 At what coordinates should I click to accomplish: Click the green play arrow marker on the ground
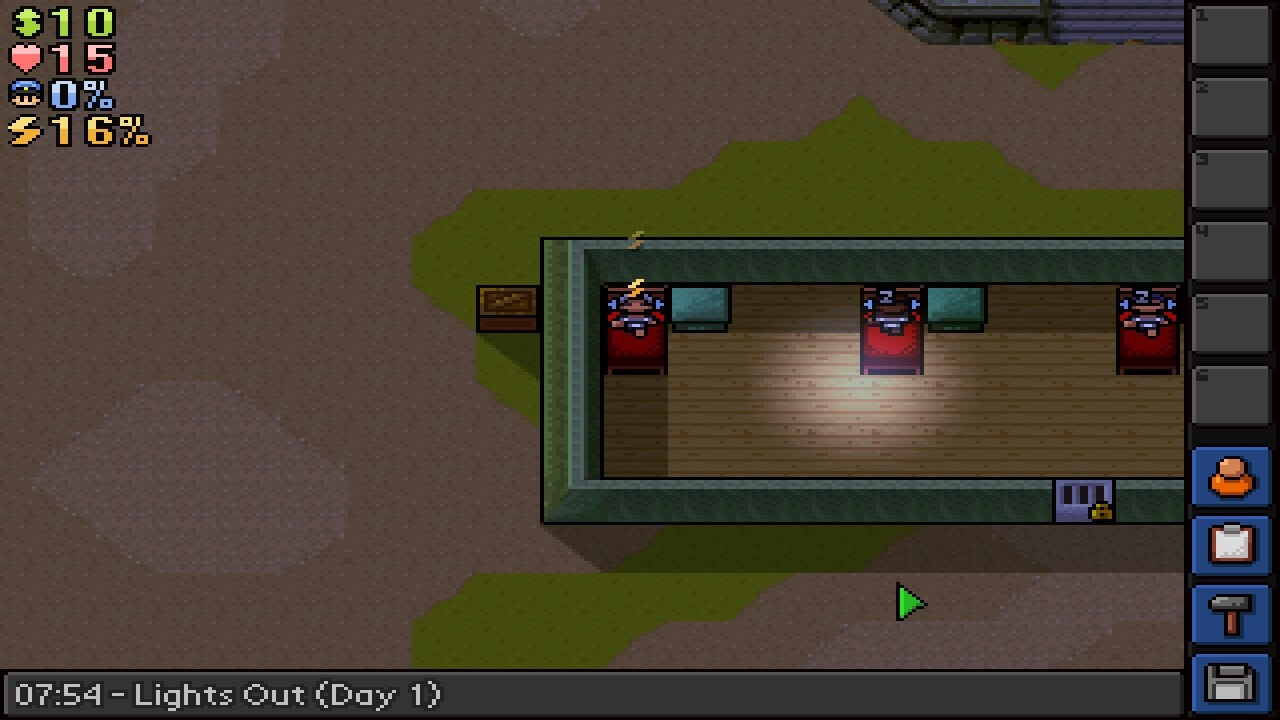click(x=908, y=603)
